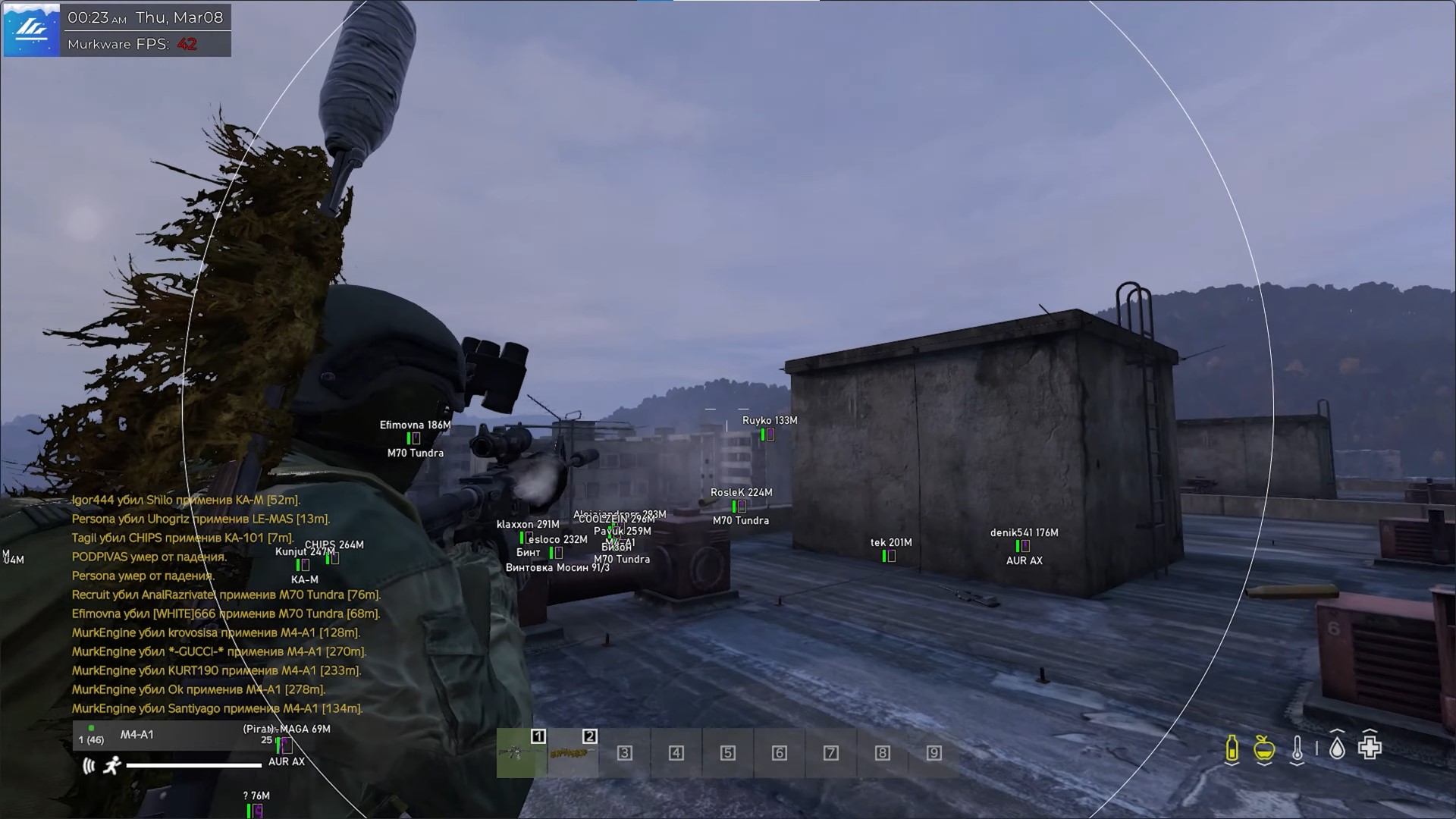1456x819 pixels.
Task: Expand the chevron above the health cross icon
Action: (1370, 729)
